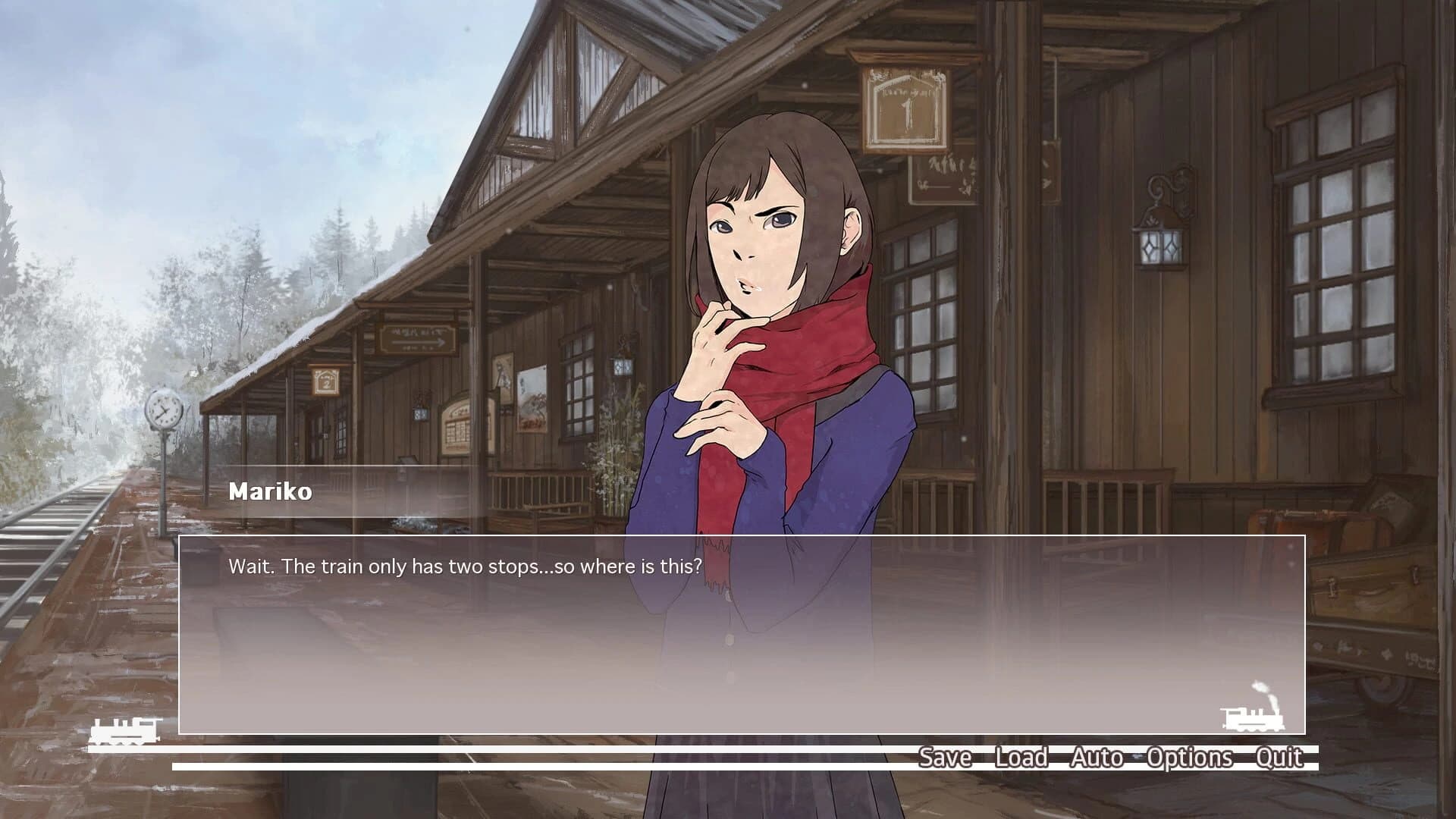1456x819 pixels.
Task: Toggle automatic text advance with Auto
Action: click(1095, 757)
